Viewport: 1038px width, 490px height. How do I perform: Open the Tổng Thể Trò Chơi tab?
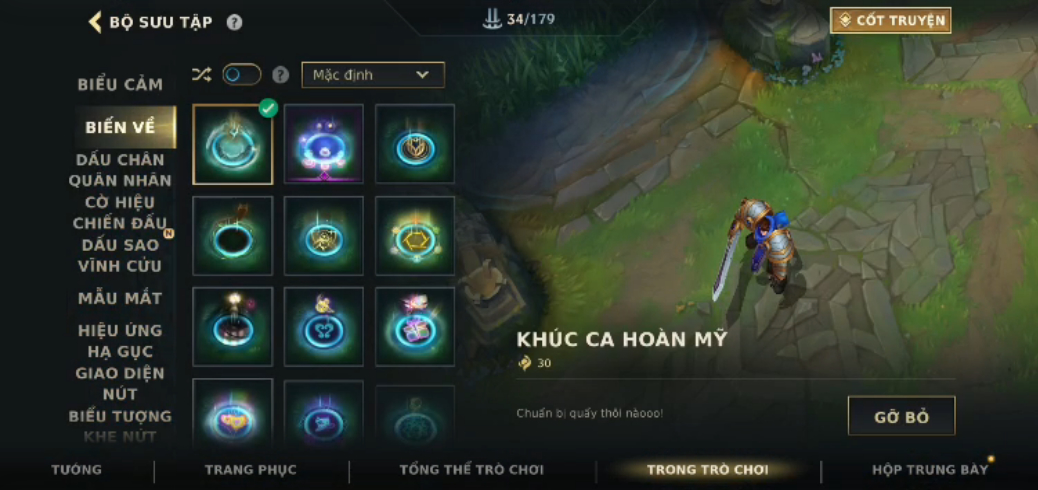[471, 470]
